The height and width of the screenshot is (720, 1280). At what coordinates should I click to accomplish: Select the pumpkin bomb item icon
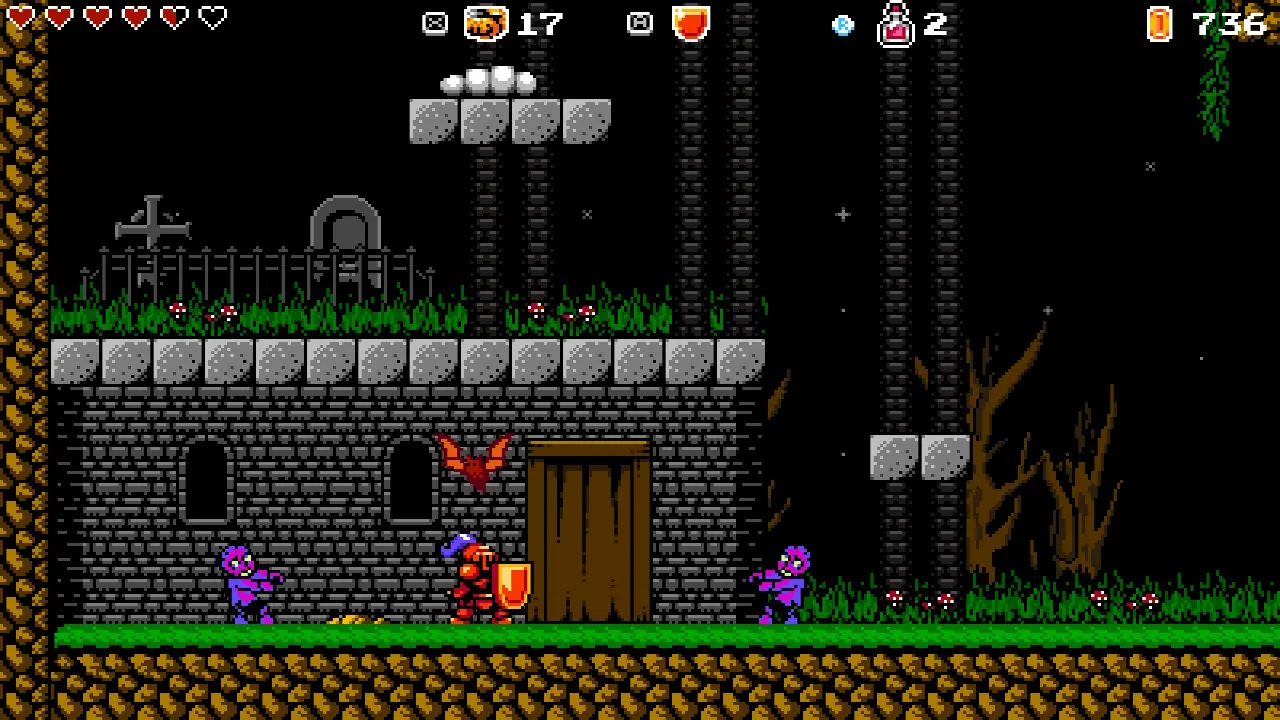click(x=487, y=23)
